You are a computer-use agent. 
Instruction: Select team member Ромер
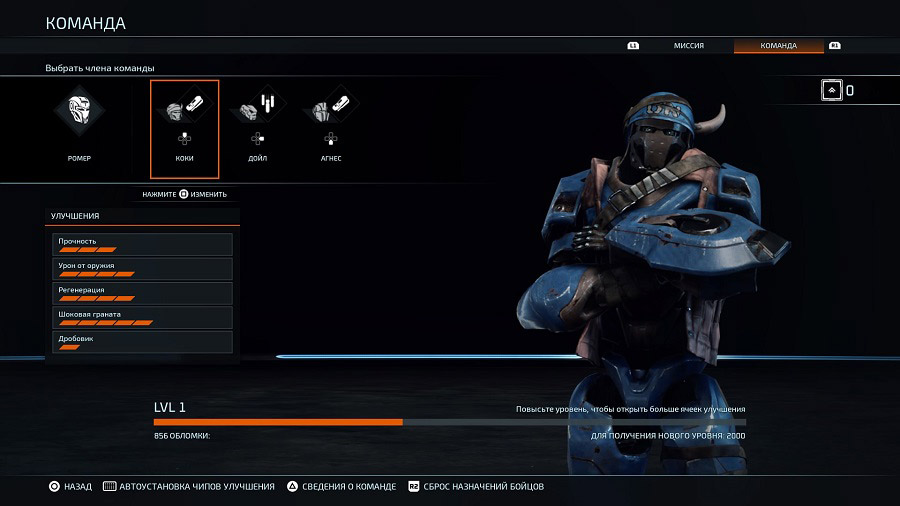coord(79,126)
